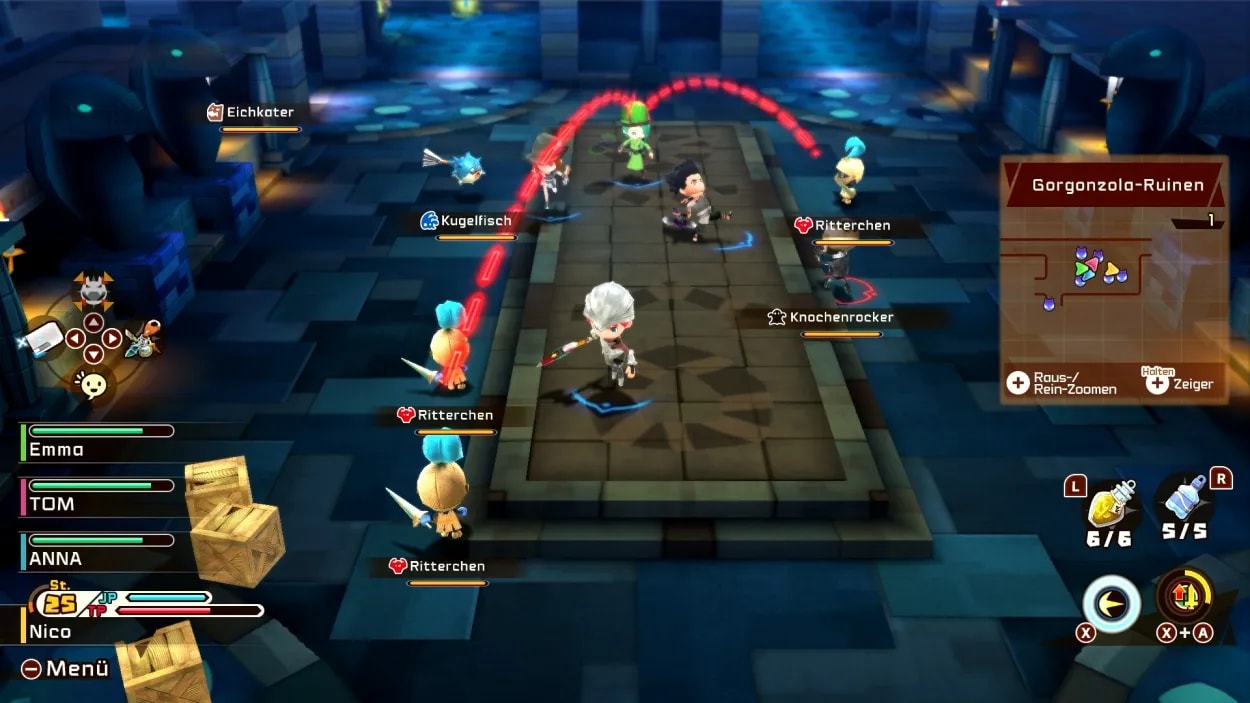Trigger the sword attack-up special skill
This screenshot has height=703, width=1250.
pyautogui.click(x=1185, y=597)
